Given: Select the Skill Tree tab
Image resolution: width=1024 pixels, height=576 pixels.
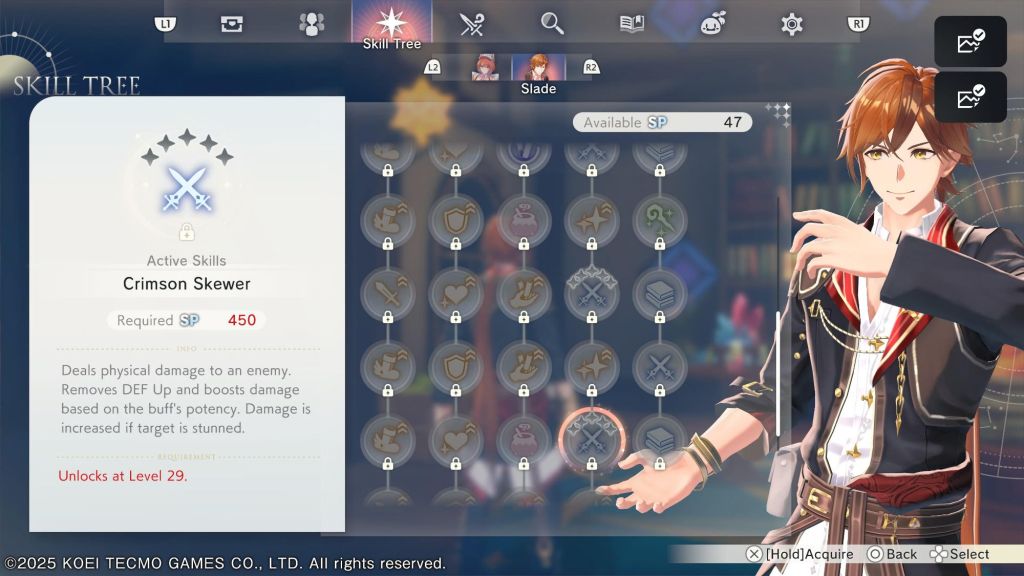Looking at the screenshot, I should coord(392,24).
